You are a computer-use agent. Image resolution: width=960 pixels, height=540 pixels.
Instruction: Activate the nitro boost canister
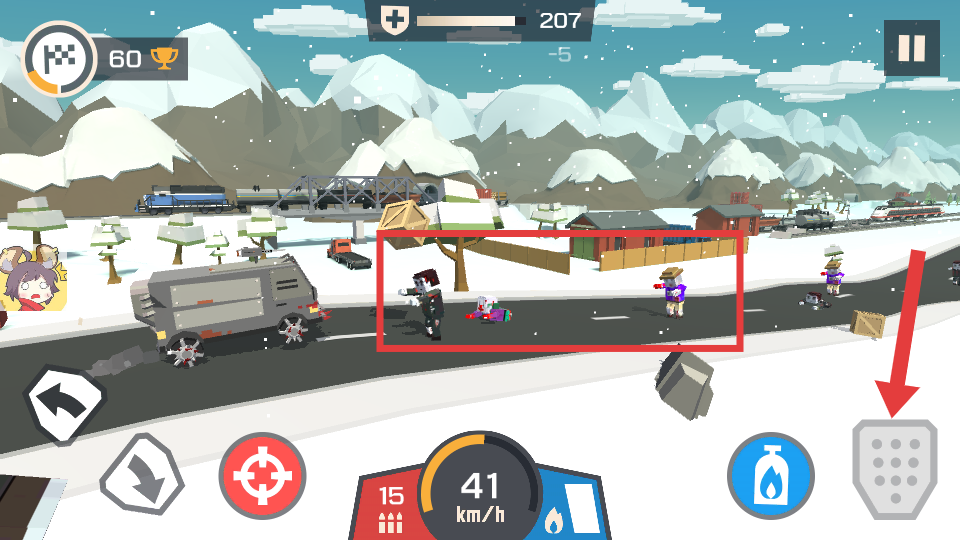[770, 475]
